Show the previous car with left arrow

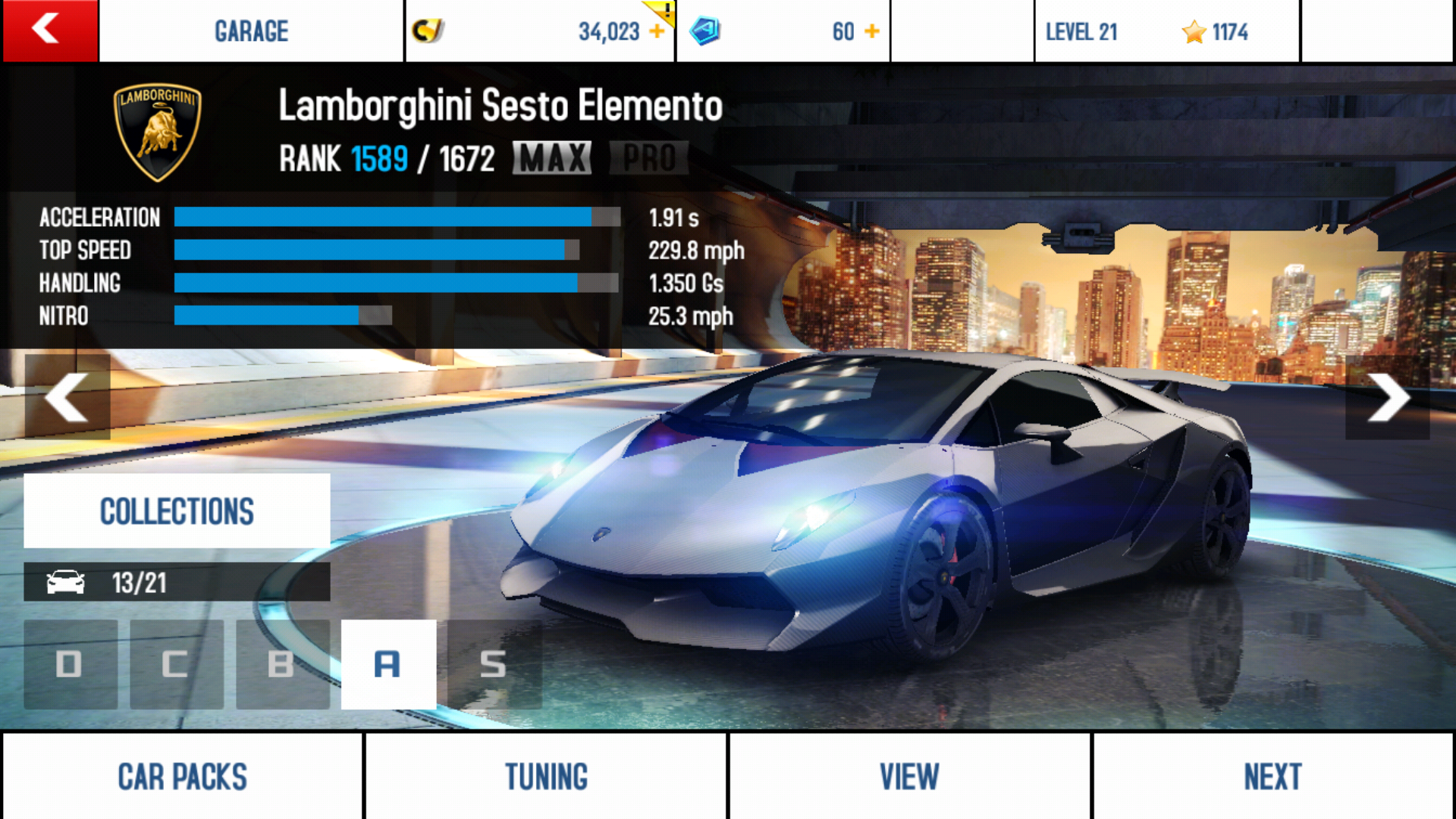67,397
